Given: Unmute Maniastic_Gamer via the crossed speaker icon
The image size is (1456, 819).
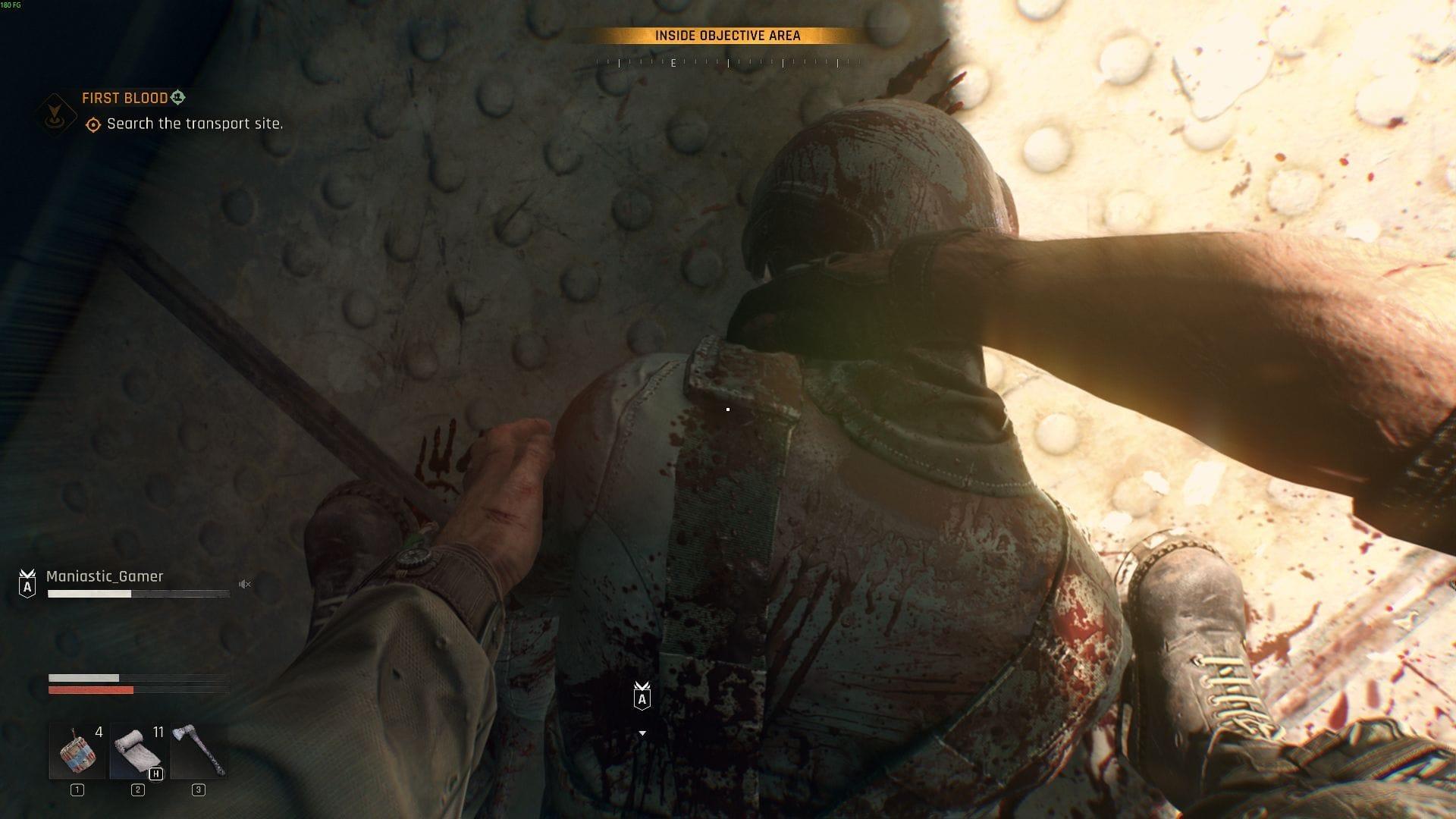Looking at the screenshot, I should coord(244,584).
